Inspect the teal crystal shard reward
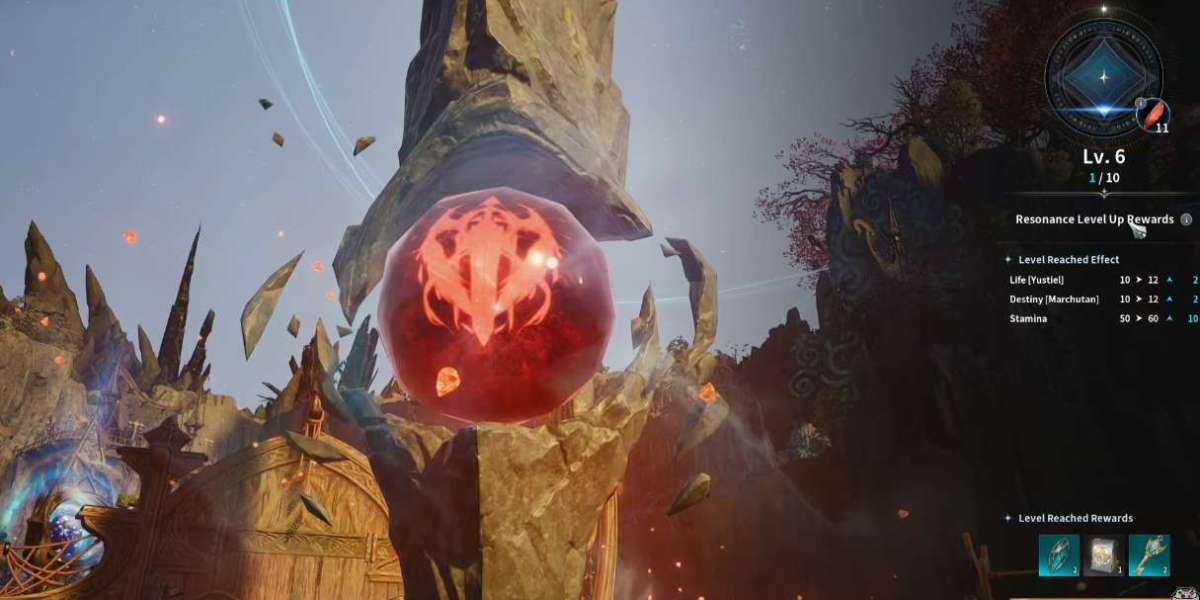 tap(1058, 554)
